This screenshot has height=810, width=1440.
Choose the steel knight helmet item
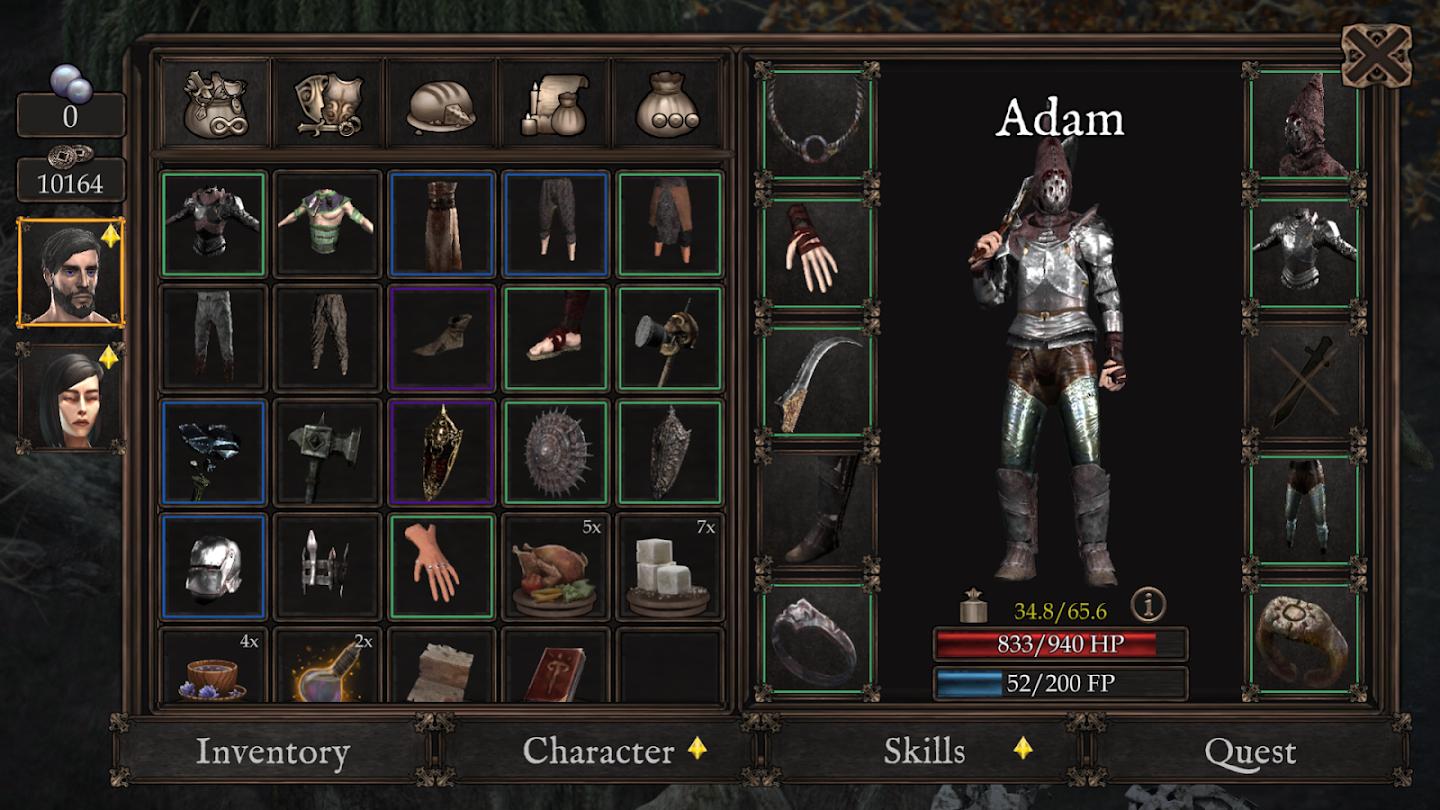coord(213,568)
